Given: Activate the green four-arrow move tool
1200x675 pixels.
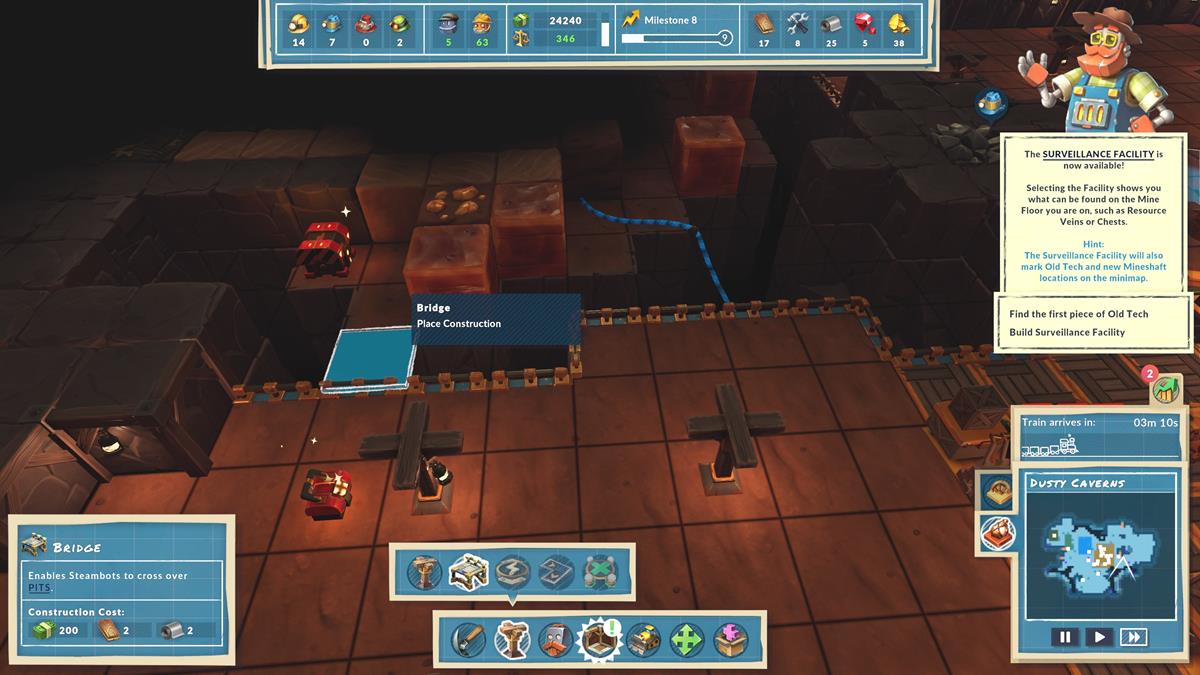Looking at the screenshot, I should 687,639.
